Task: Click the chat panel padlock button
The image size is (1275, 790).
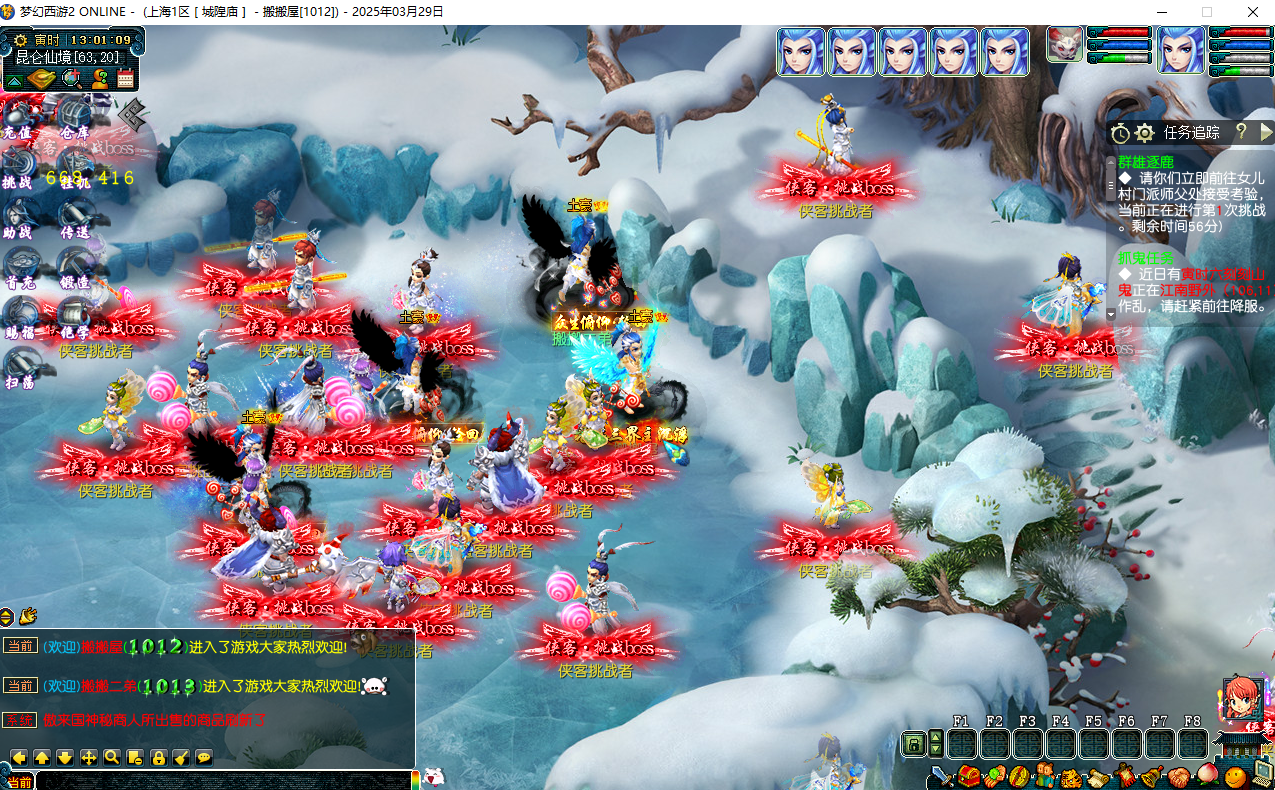Action: 158,757
